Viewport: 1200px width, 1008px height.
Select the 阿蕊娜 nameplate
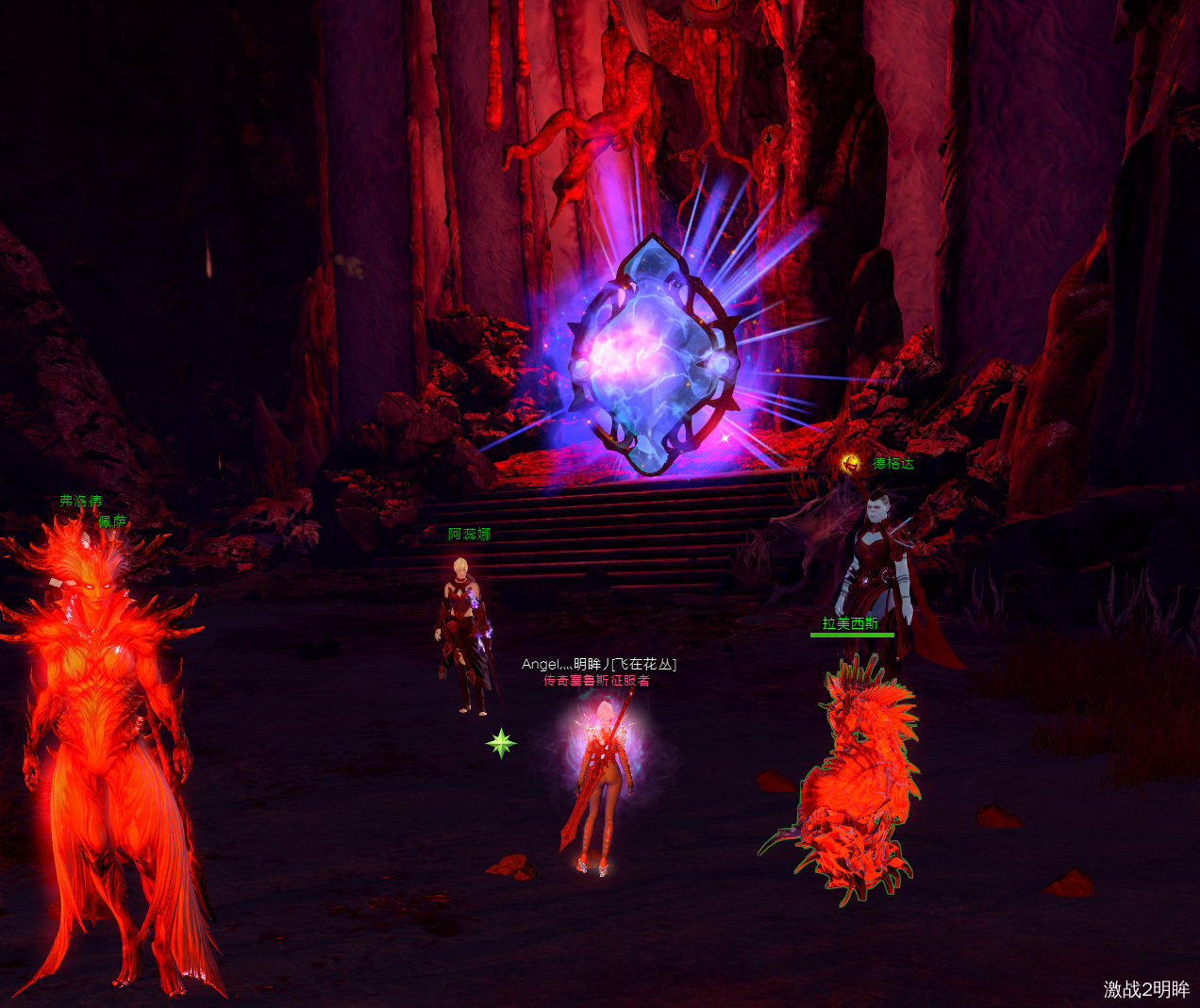tap(469, 535)
